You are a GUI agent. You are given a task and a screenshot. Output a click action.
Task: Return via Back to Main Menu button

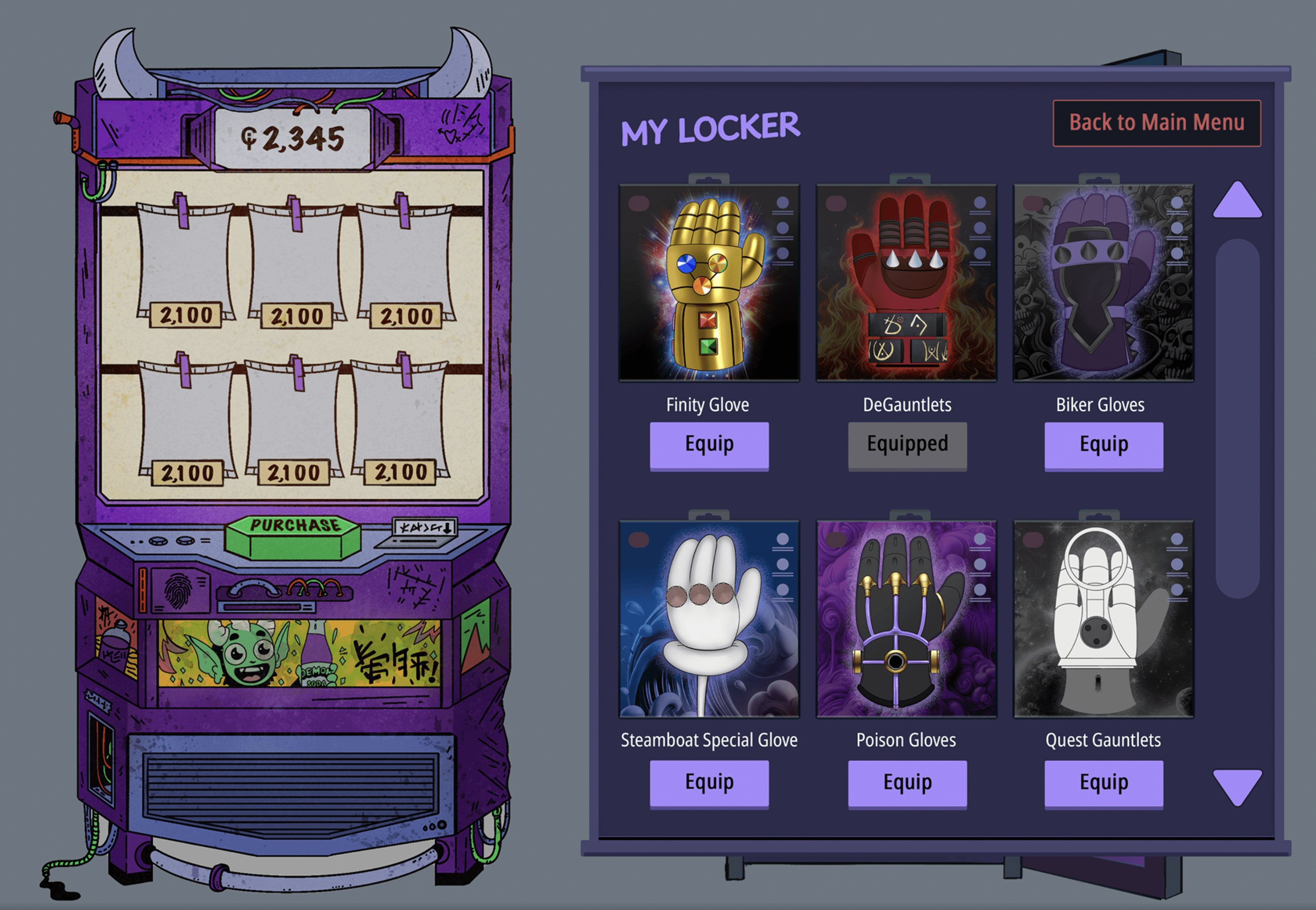click(x=1156, y=123)
